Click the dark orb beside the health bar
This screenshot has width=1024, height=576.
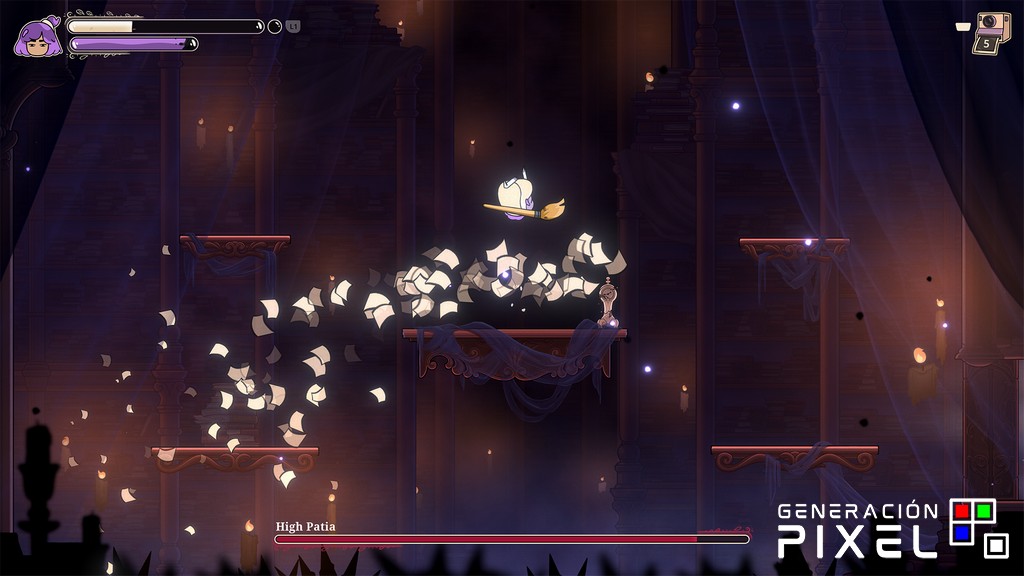(x=275, y=27)
